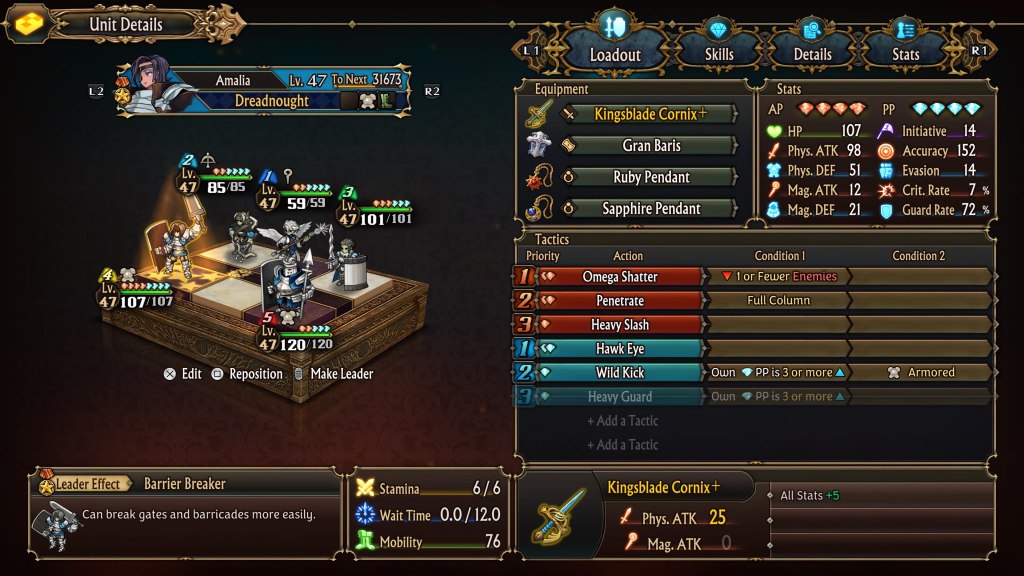Screen dimensions: 1024x576
Task: Edit the '1 or Fewer Enemies' condition
Action: tap(778, 277)
